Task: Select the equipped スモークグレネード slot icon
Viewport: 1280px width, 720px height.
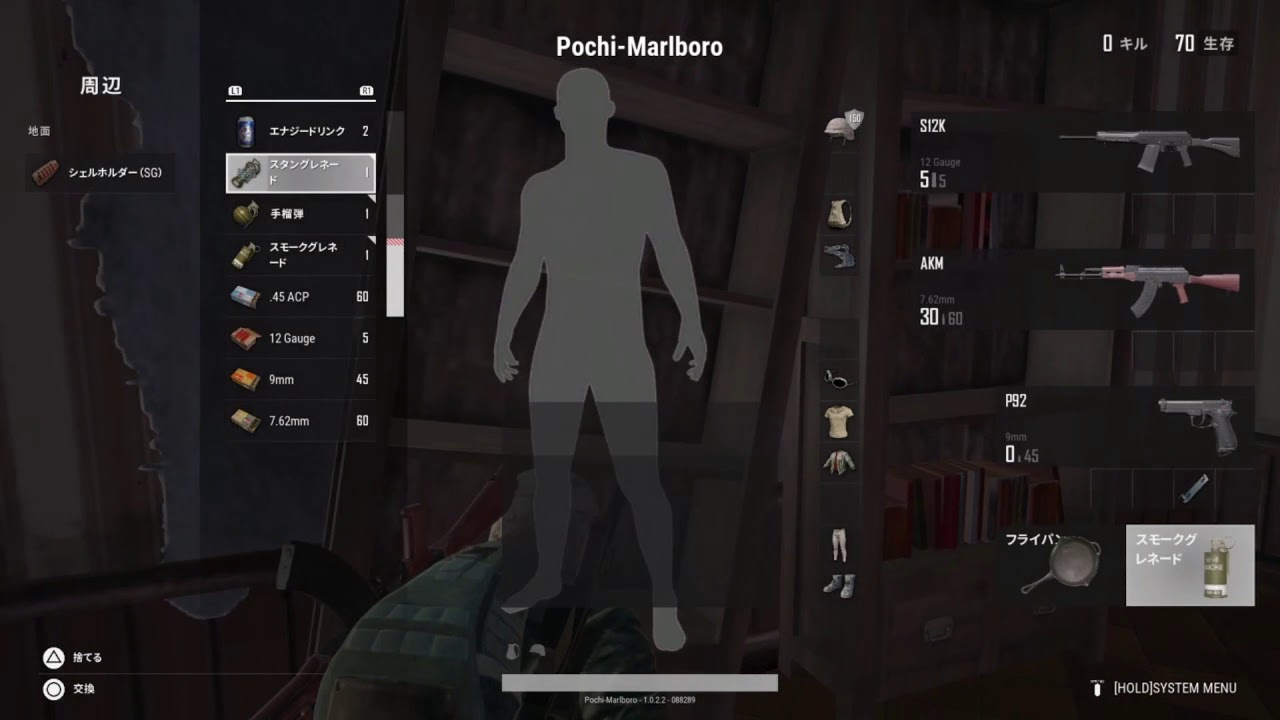Action: pyautogui.click(x=1190, y=565)
